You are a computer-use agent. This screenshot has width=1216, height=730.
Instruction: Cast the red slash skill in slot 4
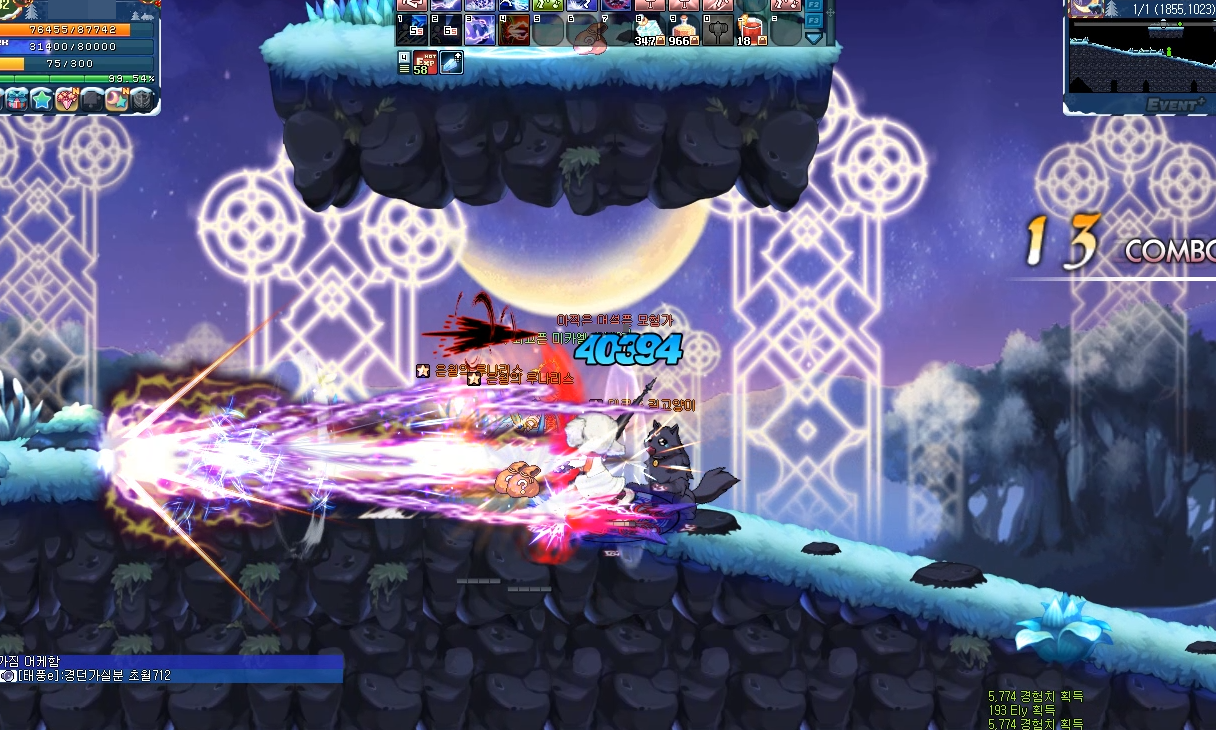point(514,30)
